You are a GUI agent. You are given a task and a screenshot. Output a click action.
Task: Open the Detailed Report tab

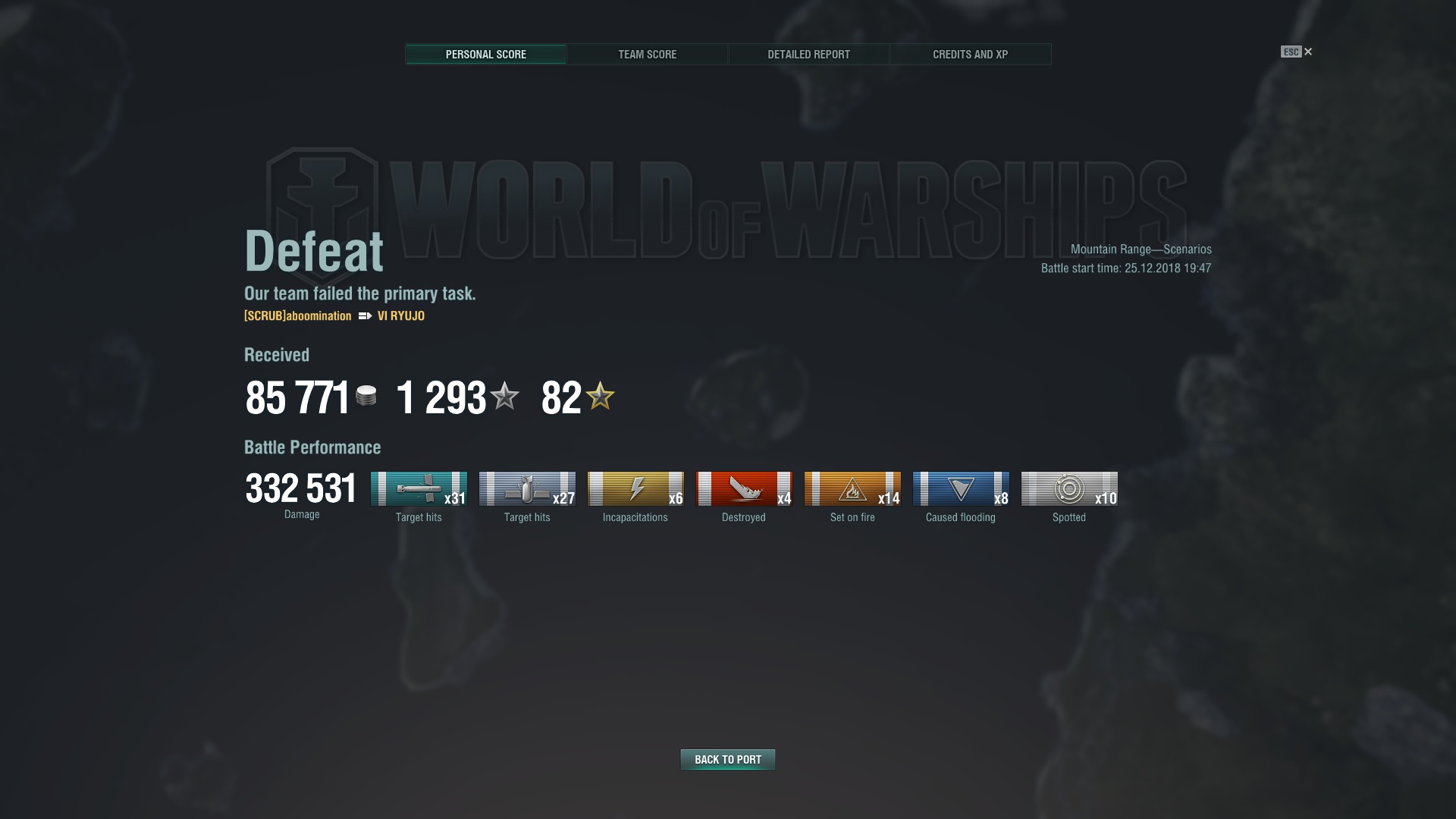click(808, 55)
